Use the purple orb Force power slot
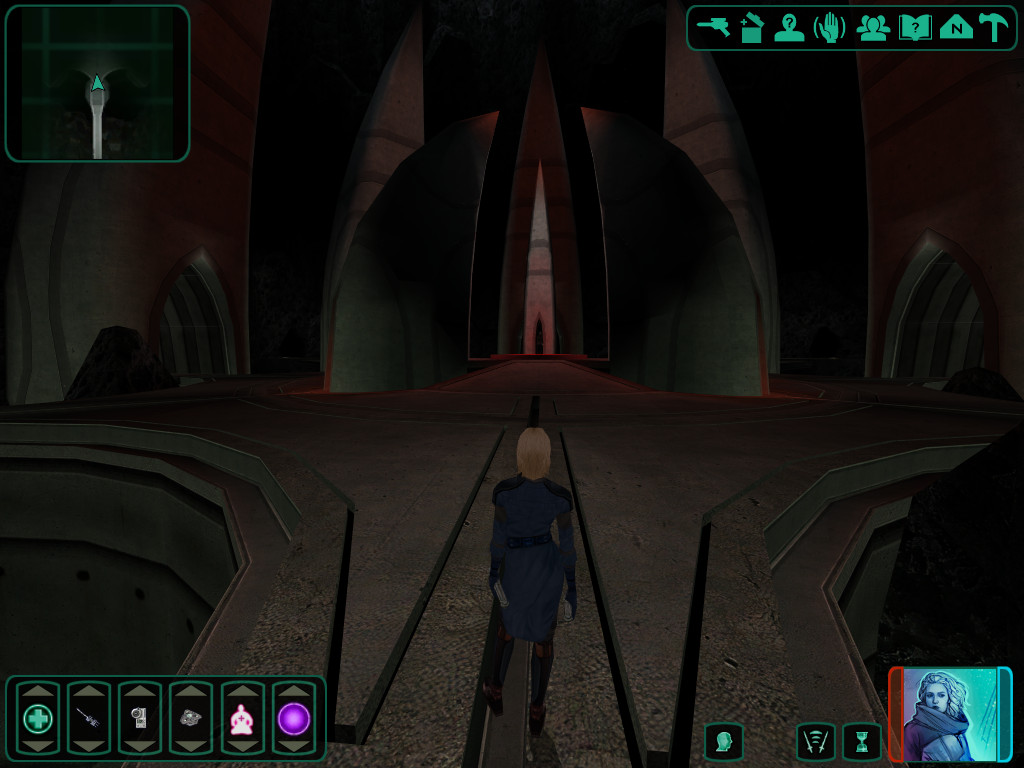Image resolution: width=1024 pixels, height=768 pixels. [293, 718]
